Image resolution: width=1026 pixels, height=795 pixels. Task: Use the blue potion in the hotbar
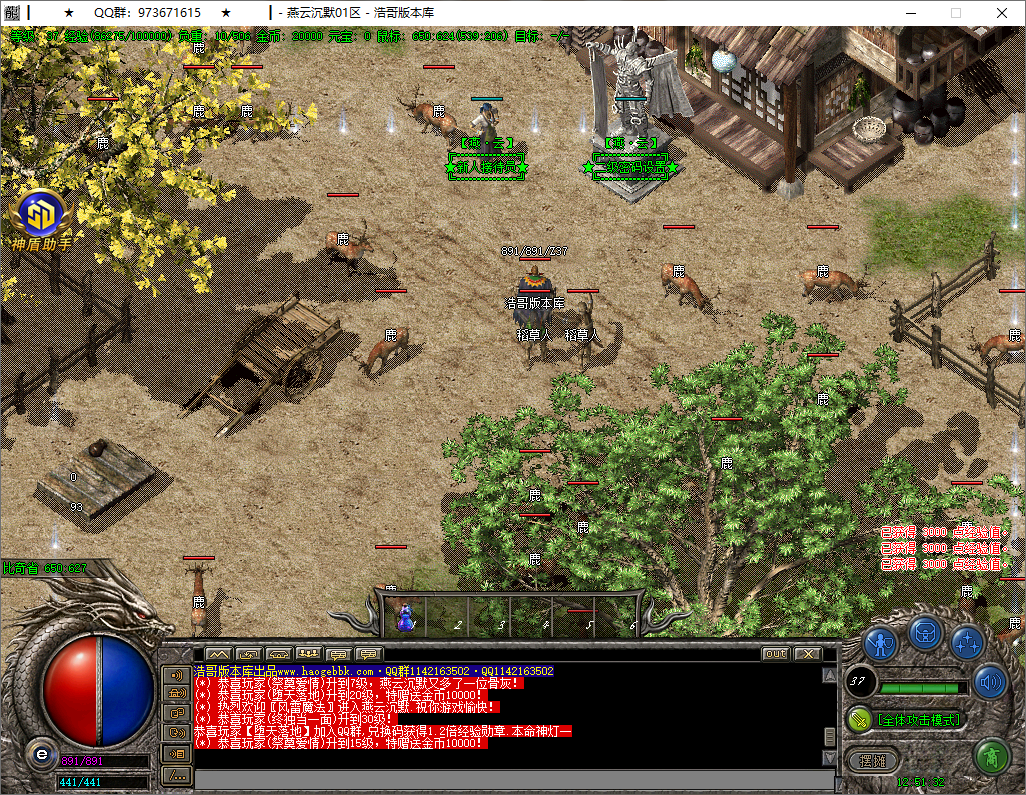tap(406, 616)
